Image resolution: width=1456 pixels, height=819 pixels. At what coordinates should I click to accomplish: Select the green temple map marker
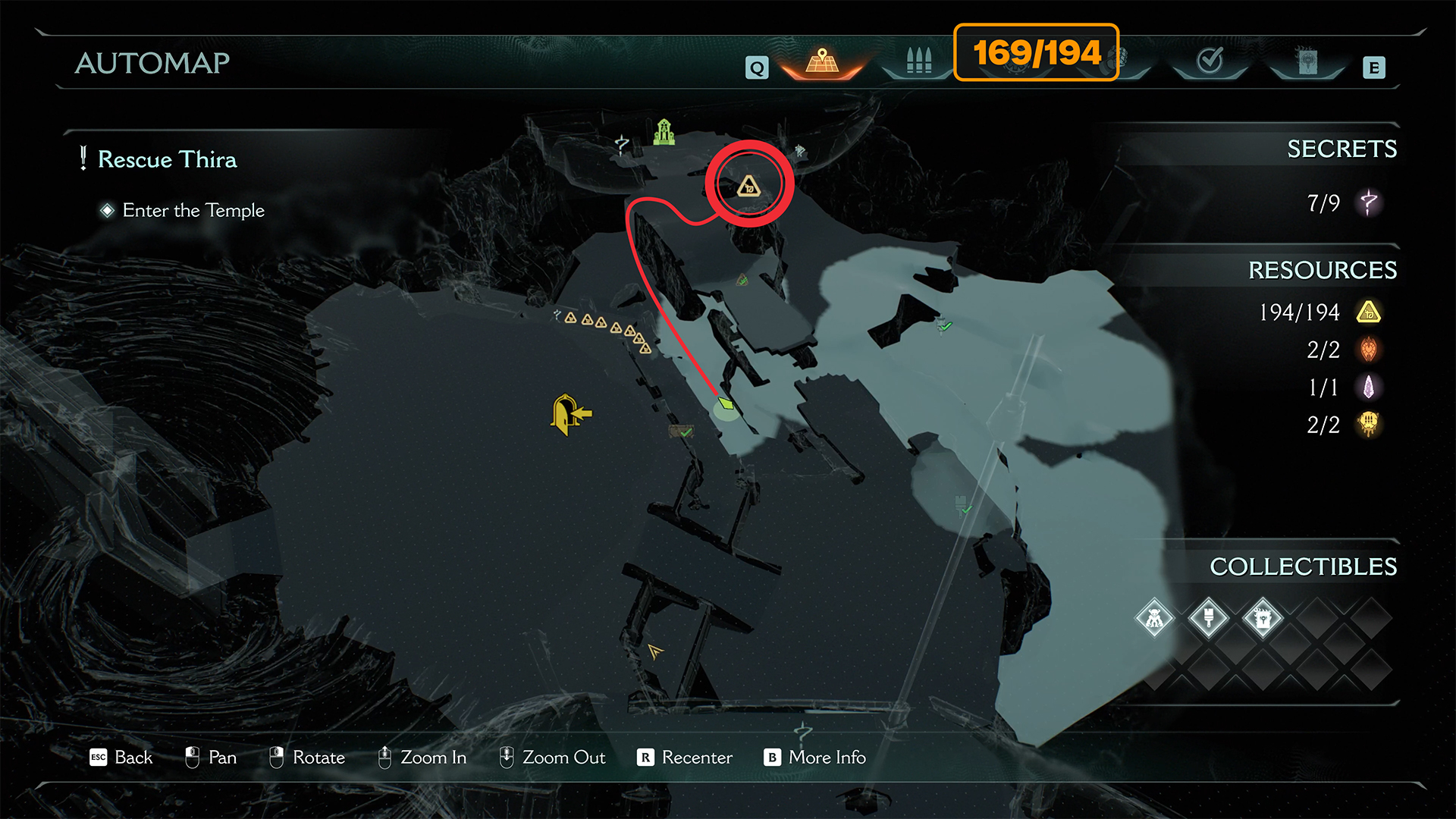tap(664, 132)
